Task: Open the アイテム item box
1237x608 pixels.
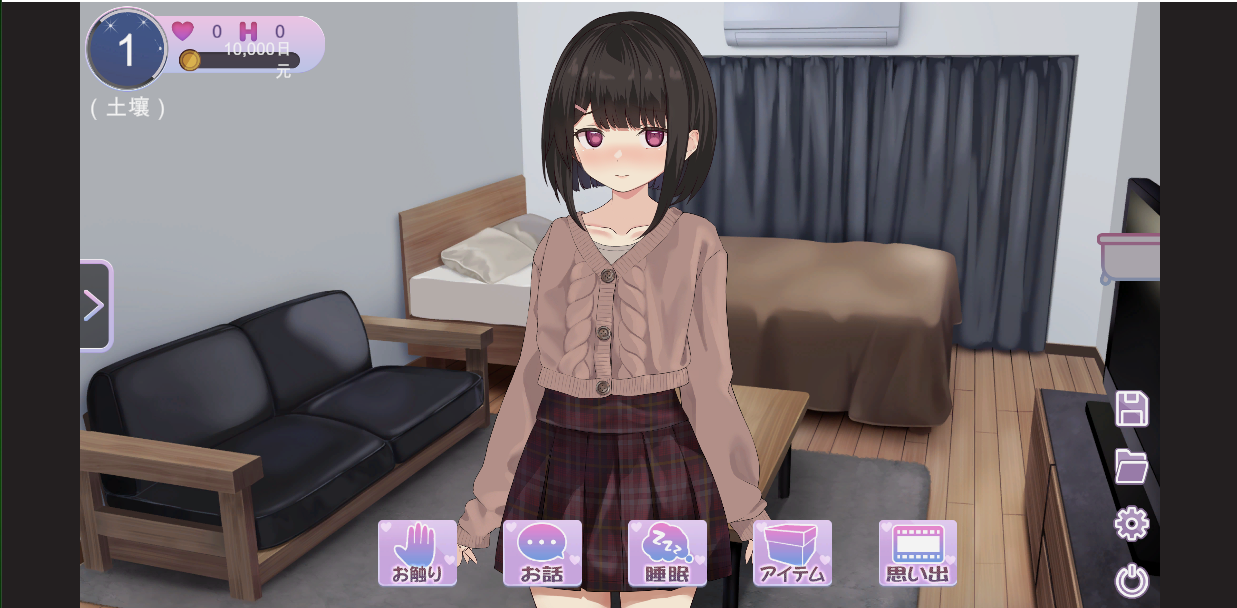Action: pyautogui.click(x=792, y=552)
